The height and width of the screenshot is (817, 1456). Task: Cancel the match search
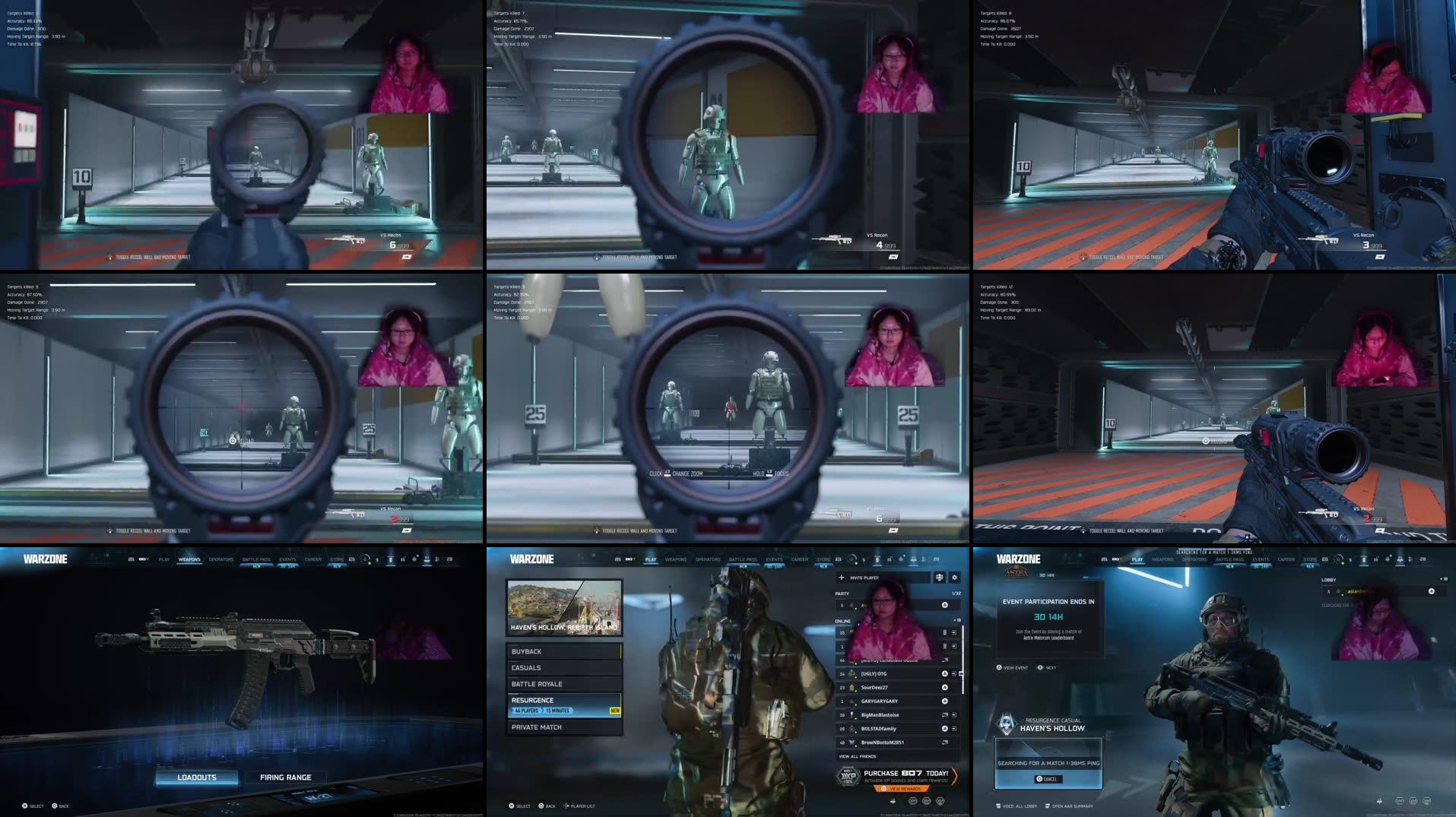pos(1047,778)
